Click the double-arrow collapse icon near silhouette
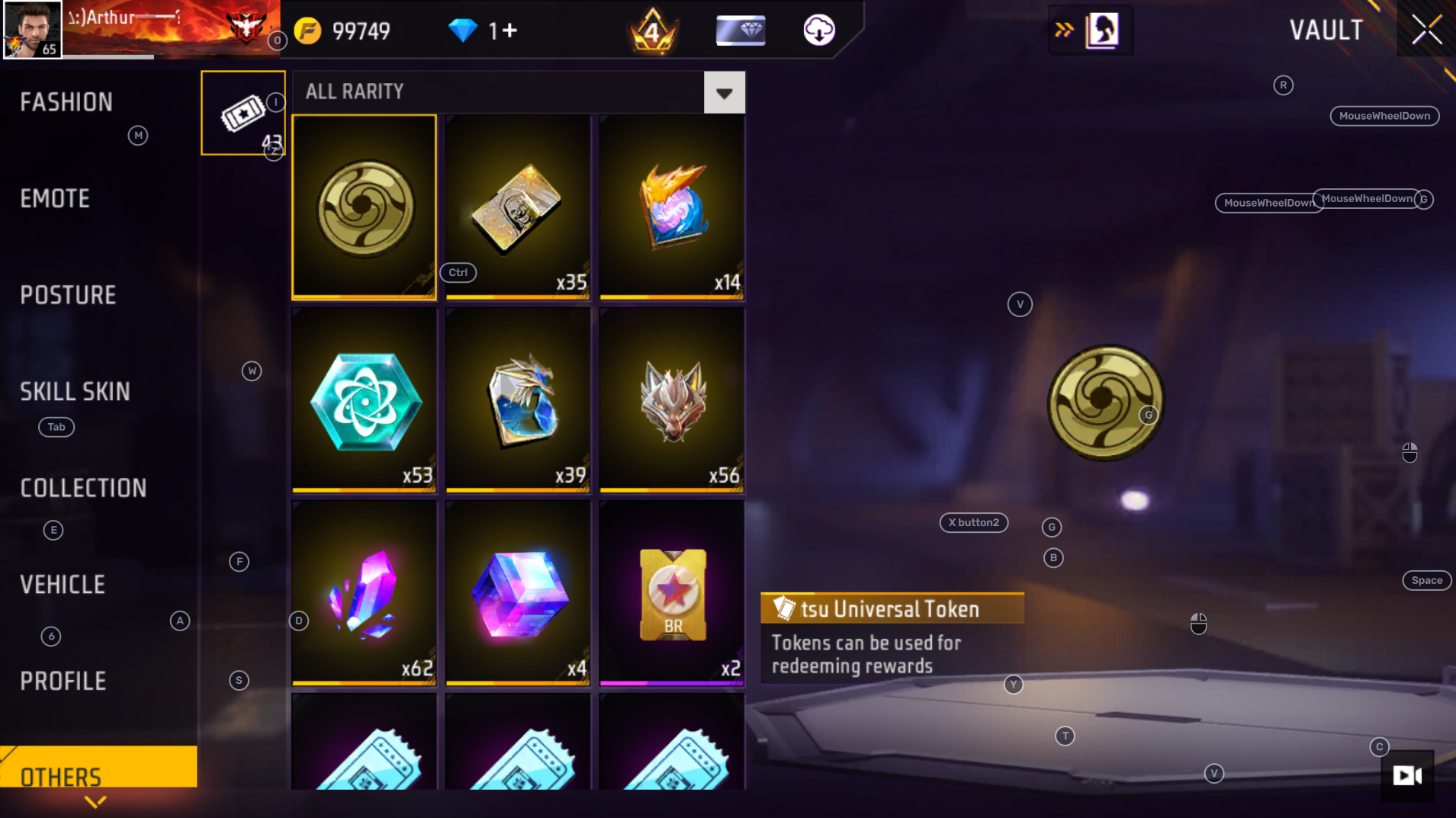The width and height of the screenshot is (1456, 818). pyautogui.click(x=1065, y=30)
